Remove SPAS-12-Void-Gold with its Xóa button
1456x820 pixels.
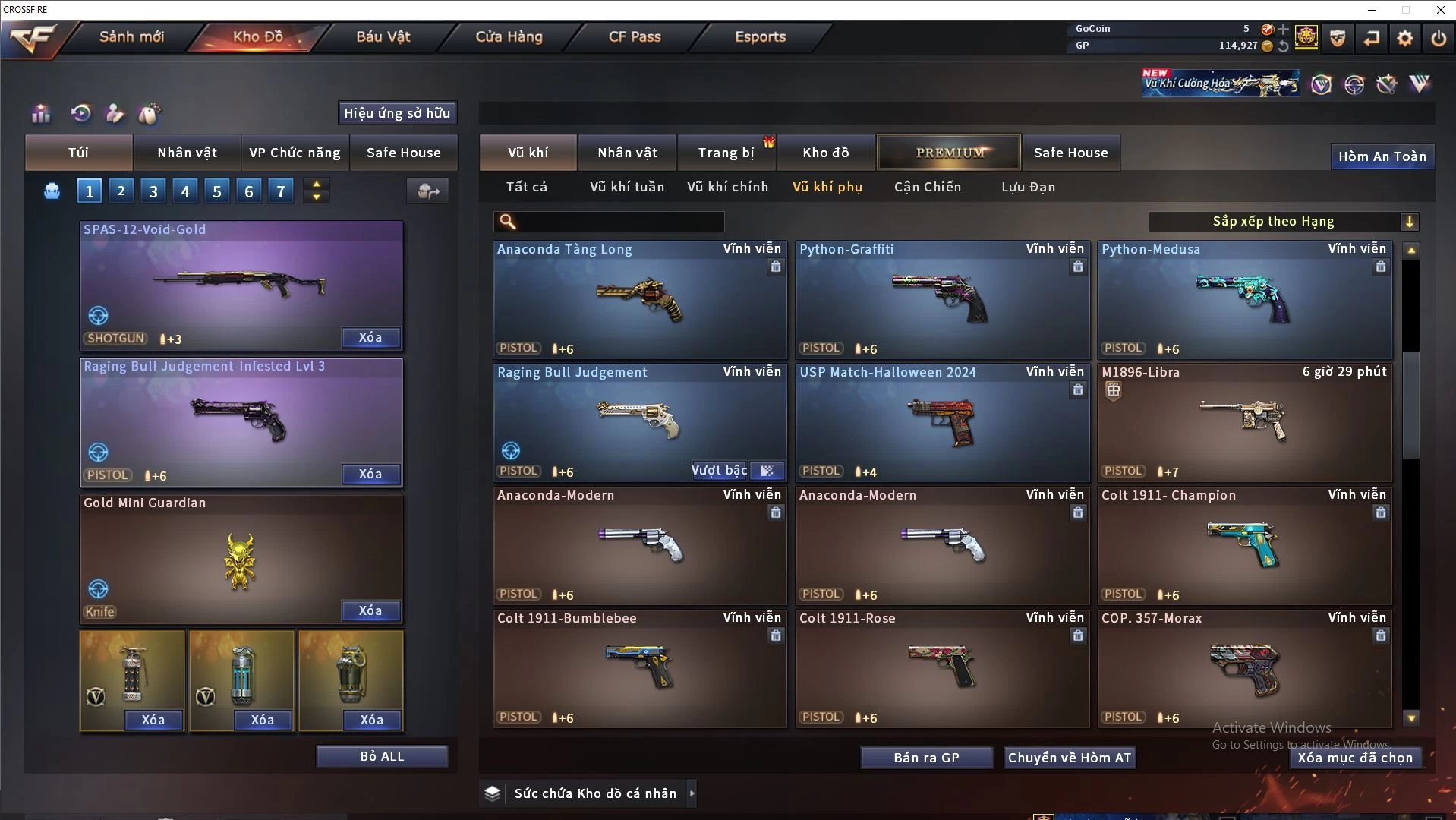coord(370,337)
